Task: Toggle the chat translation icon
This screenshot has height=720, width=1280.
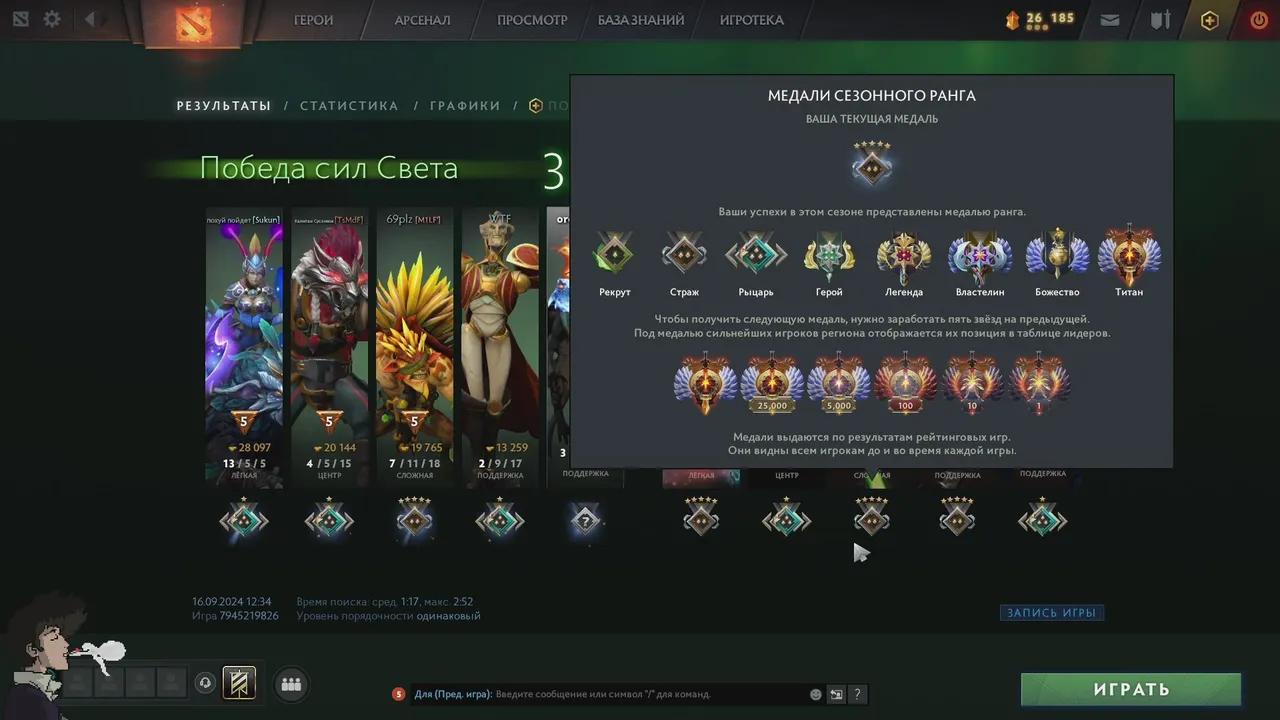Action: [836, 694]
